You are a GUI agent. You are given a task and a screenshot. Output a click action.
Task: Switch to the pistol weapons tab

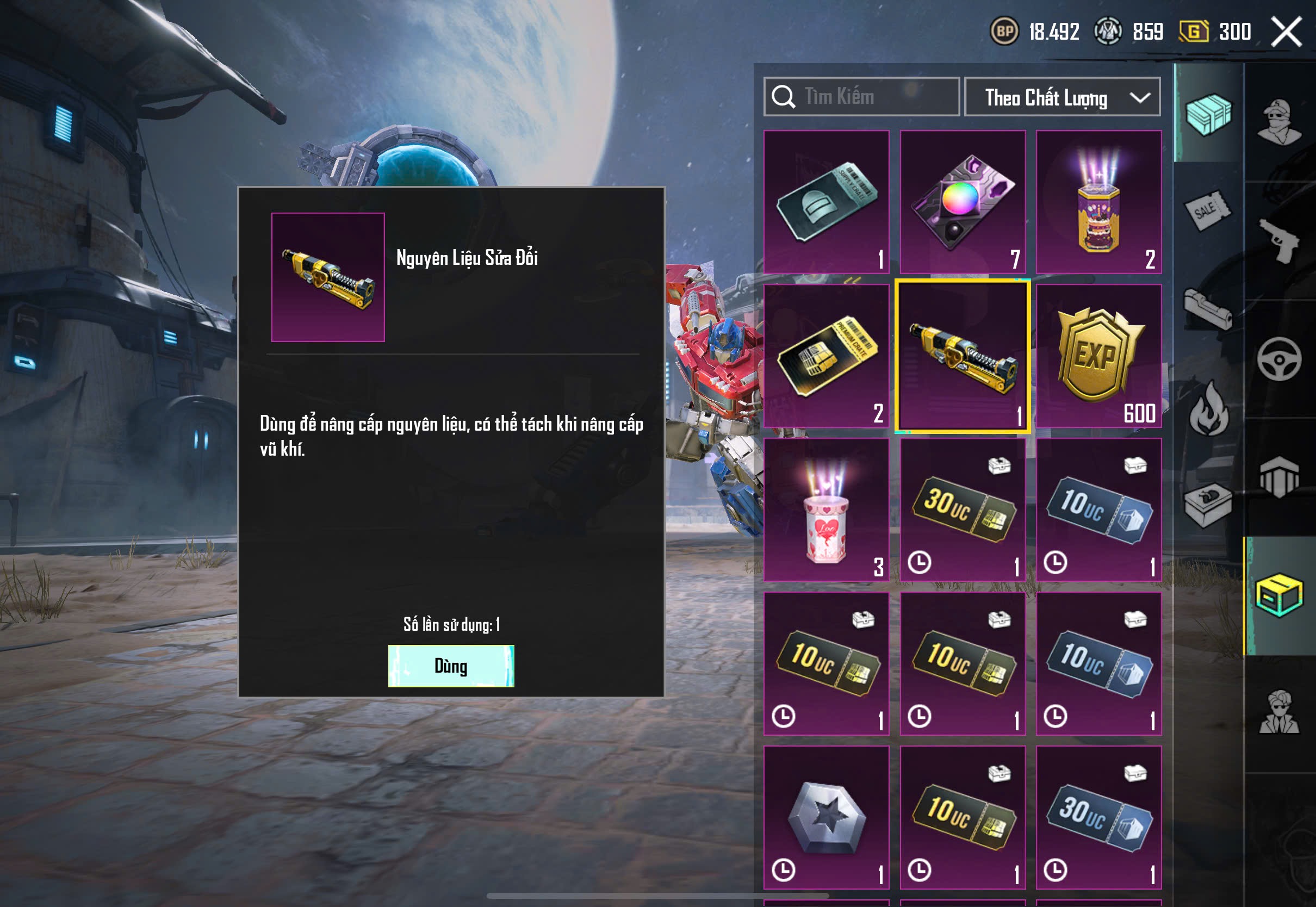tap(1279, 240)
